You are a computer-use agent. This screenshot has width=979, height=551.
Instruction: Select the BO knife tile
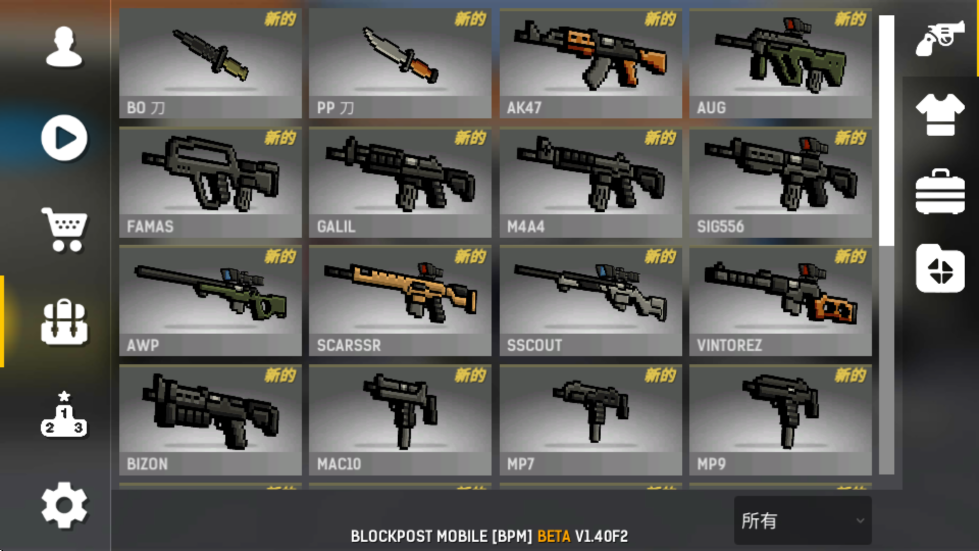210,63
